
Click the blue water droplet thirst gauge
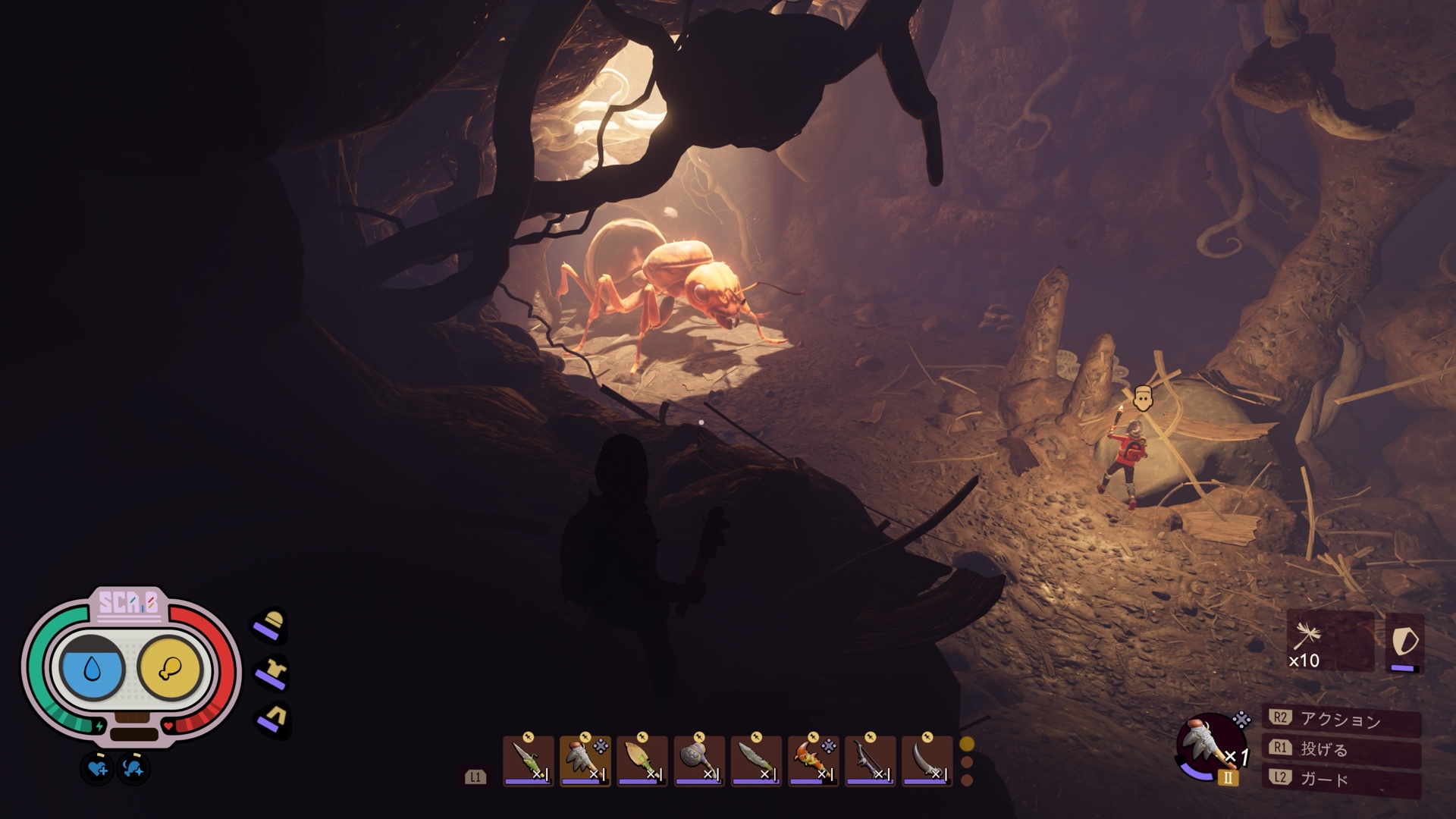(93, 668)
